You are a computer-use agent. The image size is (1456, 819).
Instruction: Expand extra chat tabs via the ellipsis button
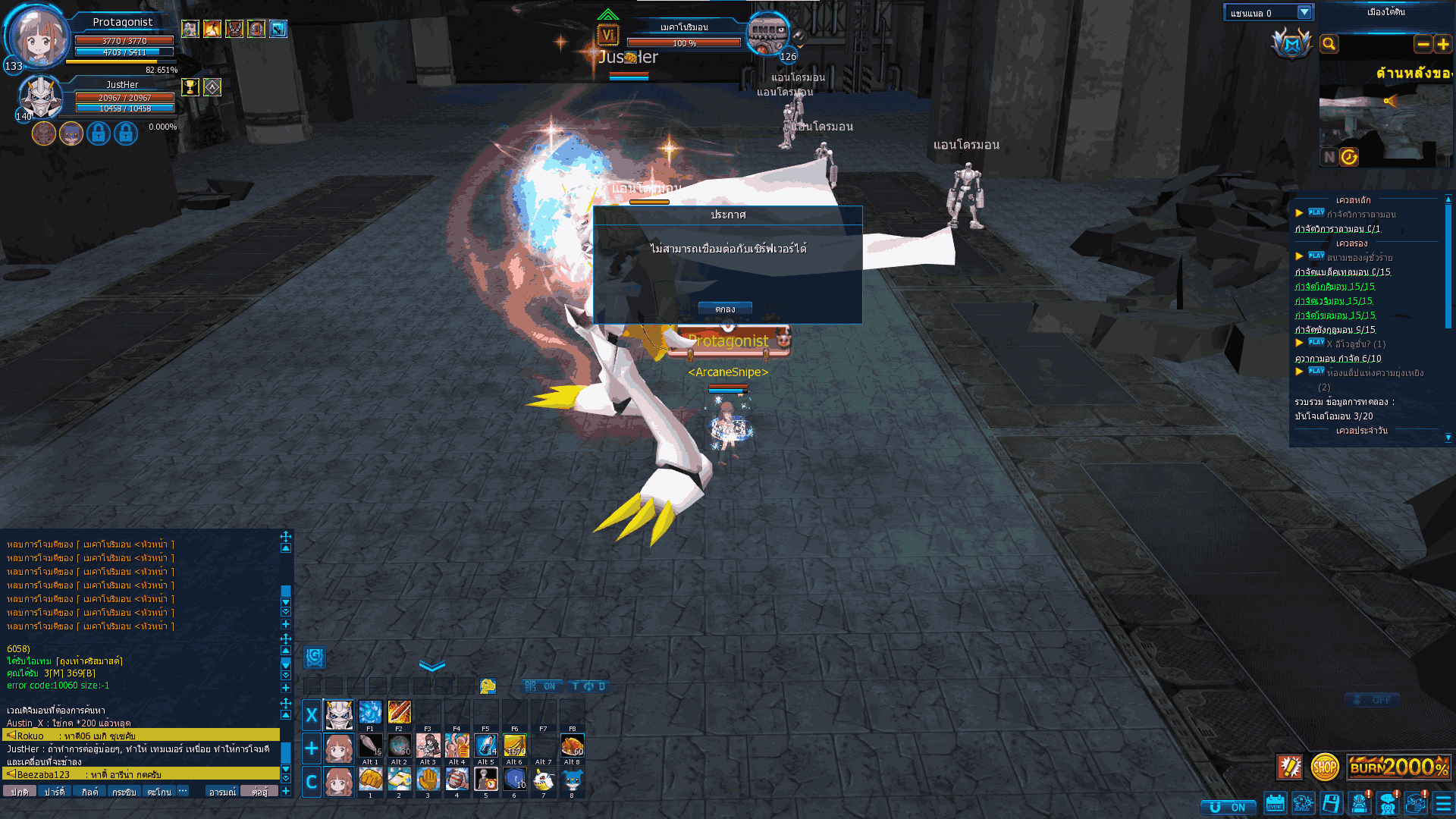pyautogui.click(x=182, y=791)
